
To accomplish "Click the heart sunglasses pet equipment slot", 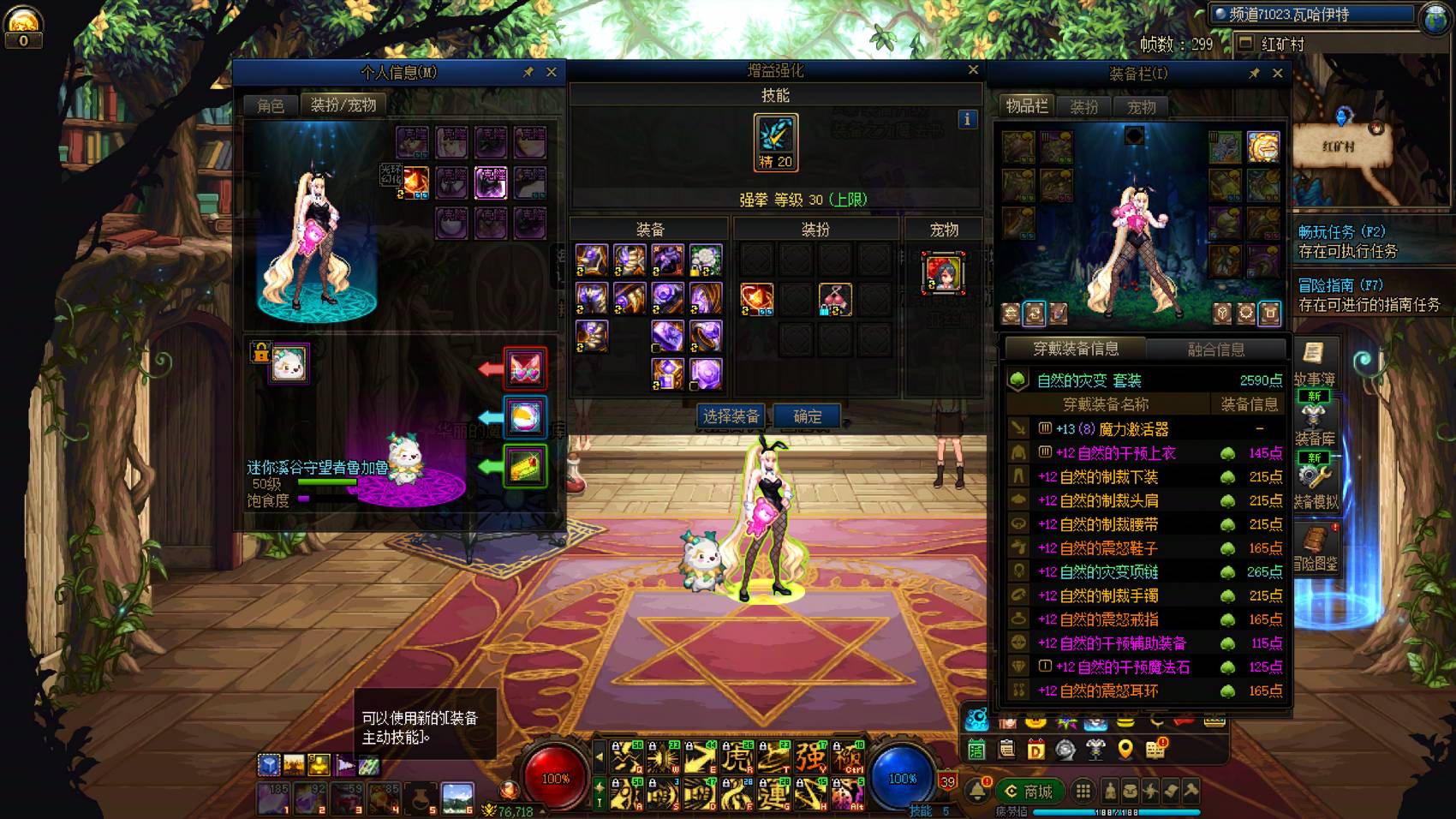I will click(525, 369).
